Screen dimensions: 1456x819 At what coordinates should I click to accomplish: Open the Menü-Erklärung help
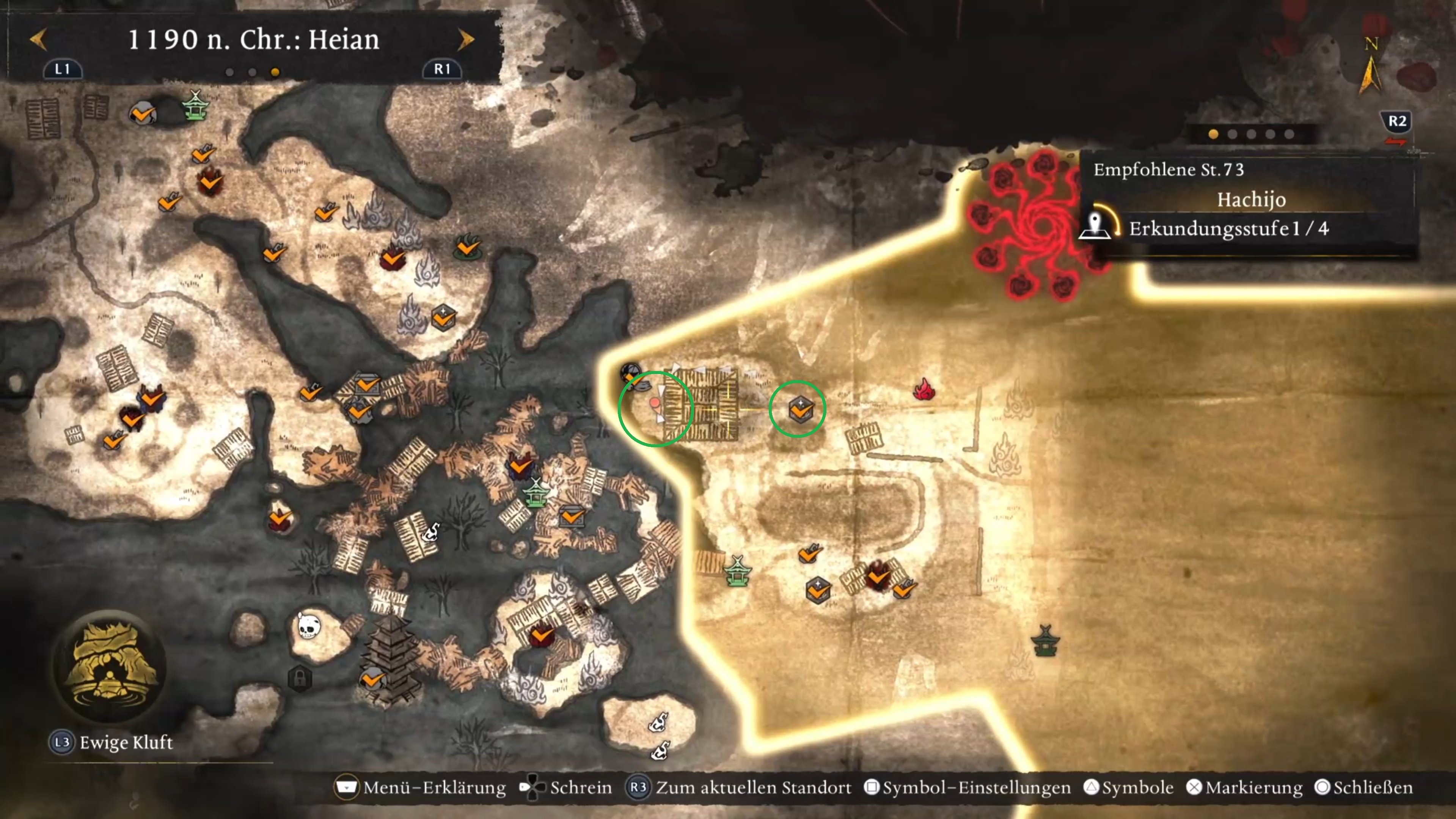[421, 788]
